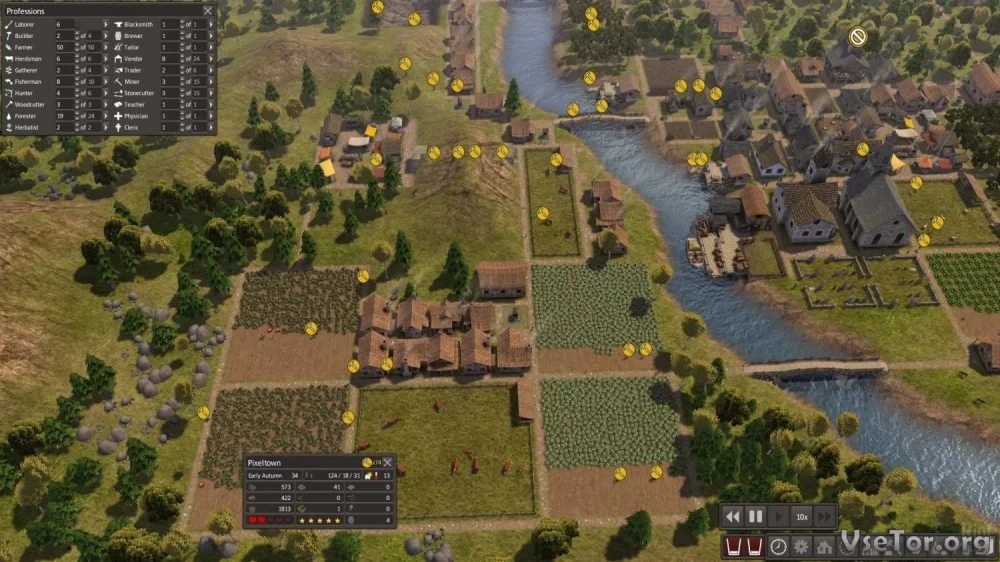This screenshot has width=1000, height=562.
Task: Open the house building menu
Action: pos(822,547)
